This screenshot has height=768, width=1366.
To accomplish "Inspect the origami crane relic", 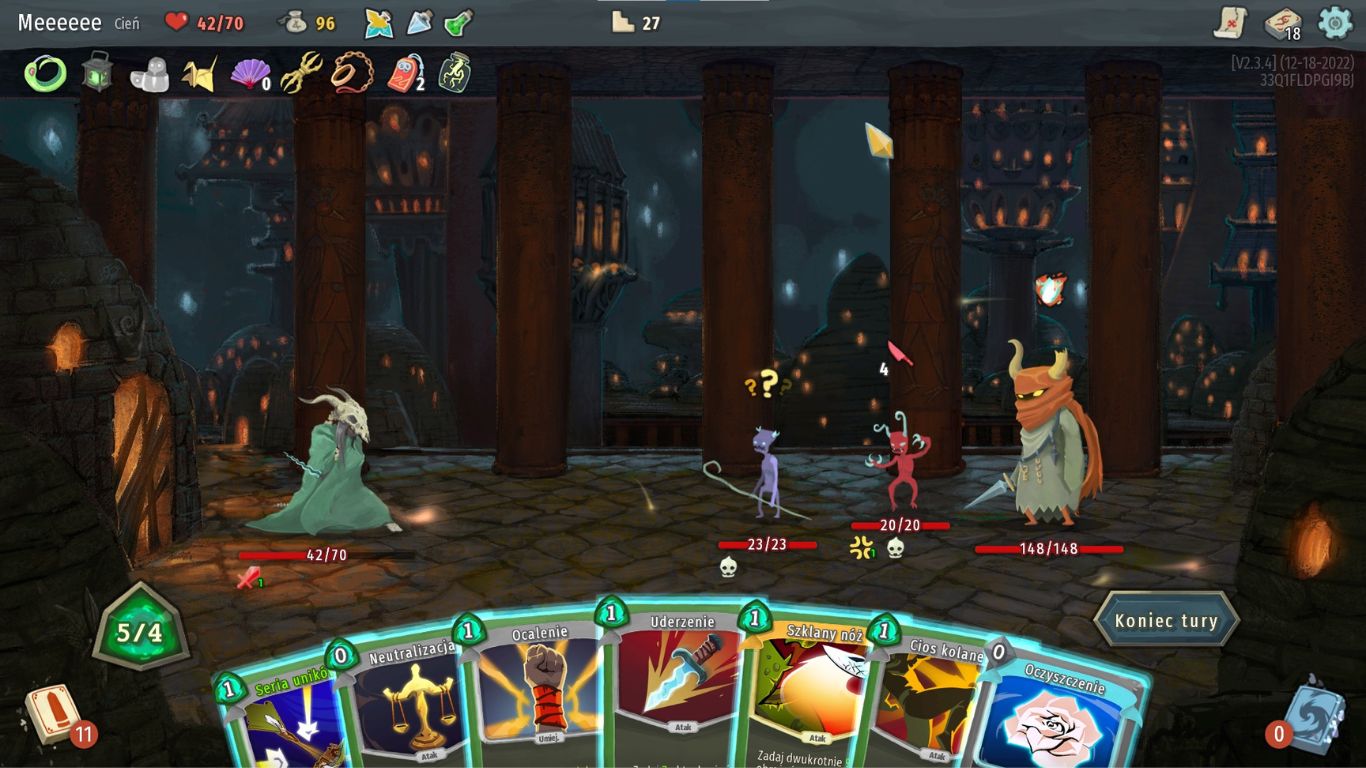I will [199, 74].
